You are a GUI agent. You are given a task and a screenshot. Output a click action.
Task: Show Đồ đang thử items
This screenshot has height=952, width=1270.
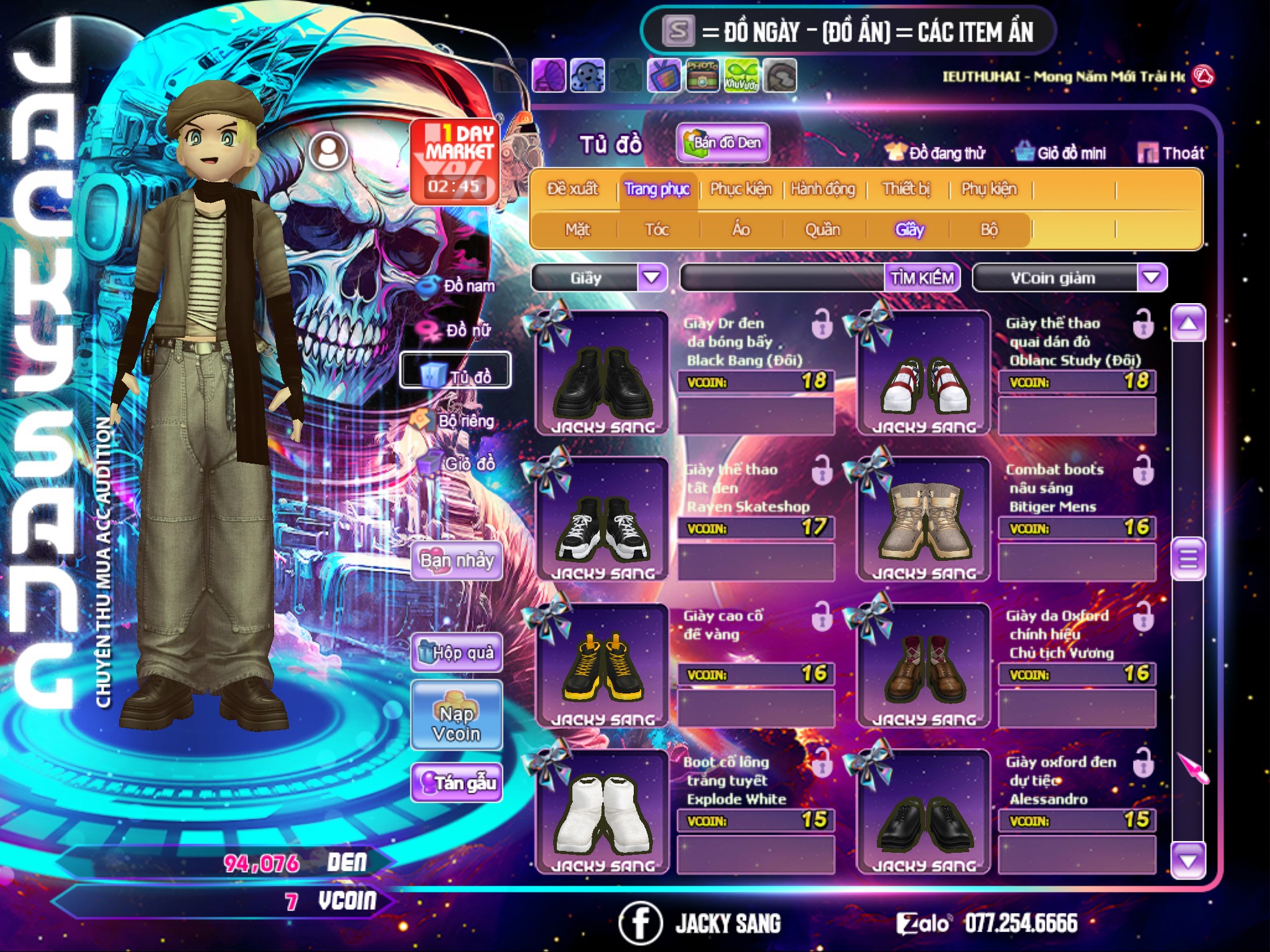[x=936, y=153]
